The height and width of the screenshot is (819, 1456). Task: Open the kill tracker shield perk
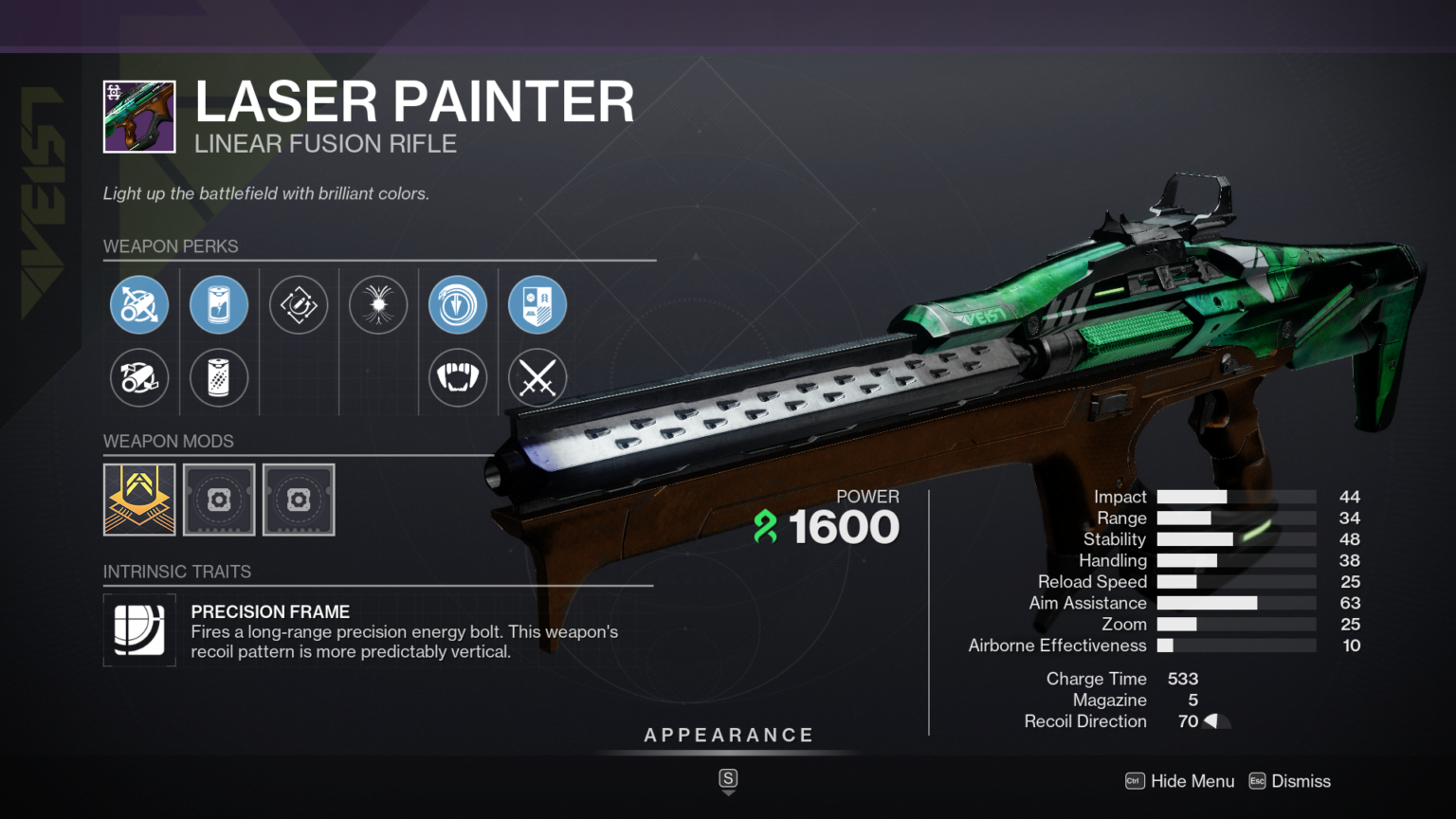point(537,304)
